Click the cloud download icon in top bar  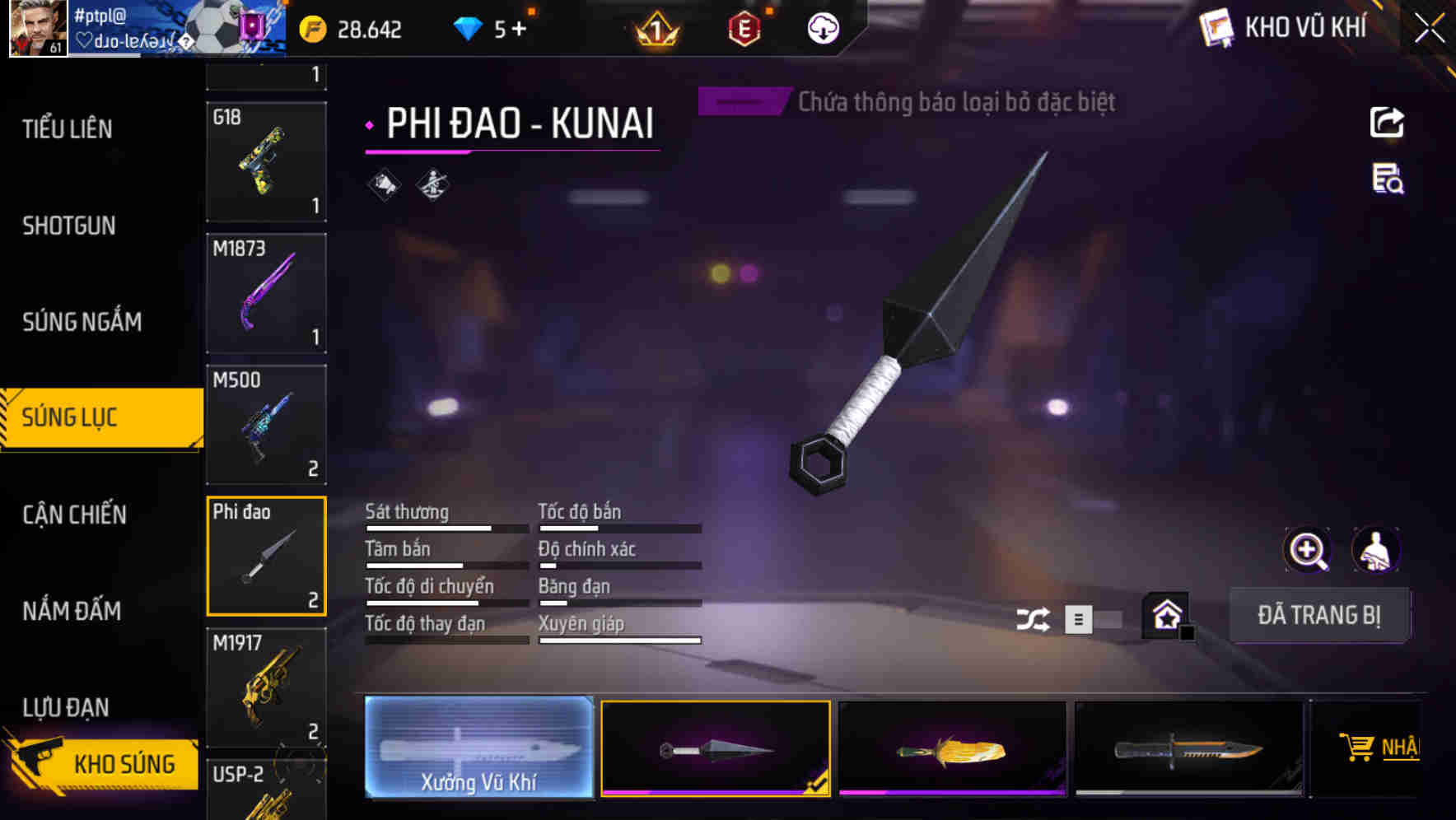coord(823,29)
